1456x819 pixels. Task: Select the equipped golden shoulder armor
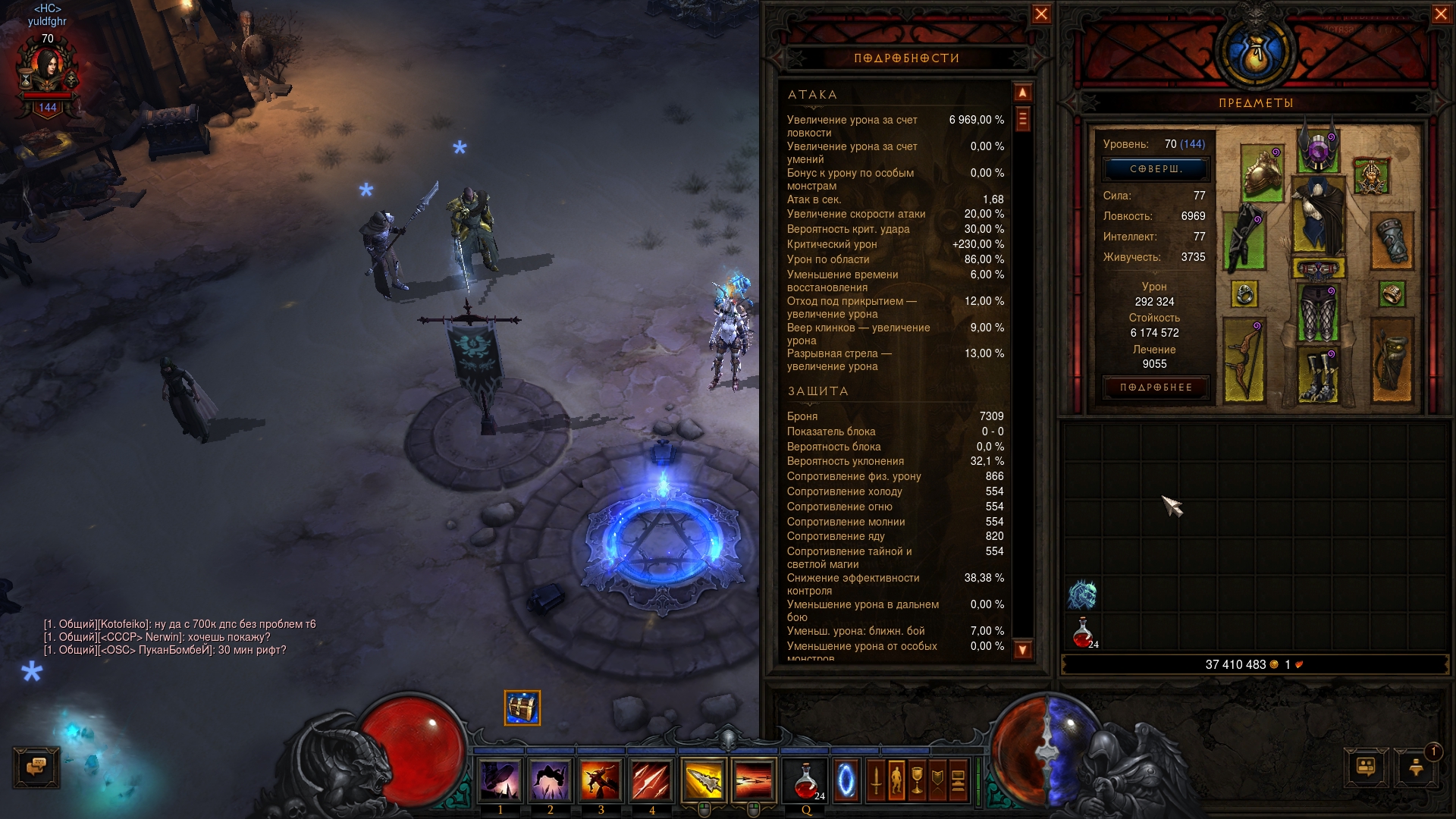(x=1263, y=173)
